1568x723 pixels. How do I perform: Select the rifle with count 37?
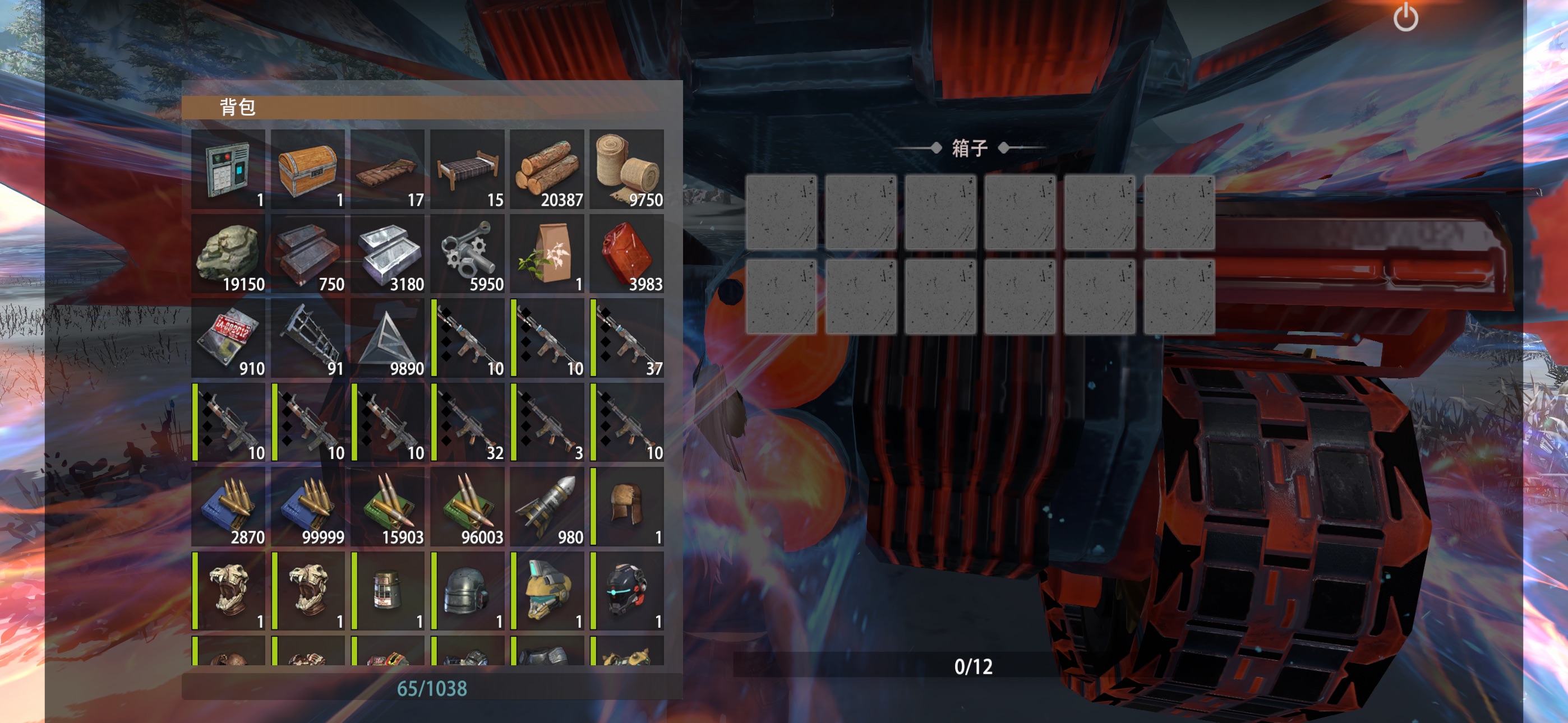pos(627,338)
